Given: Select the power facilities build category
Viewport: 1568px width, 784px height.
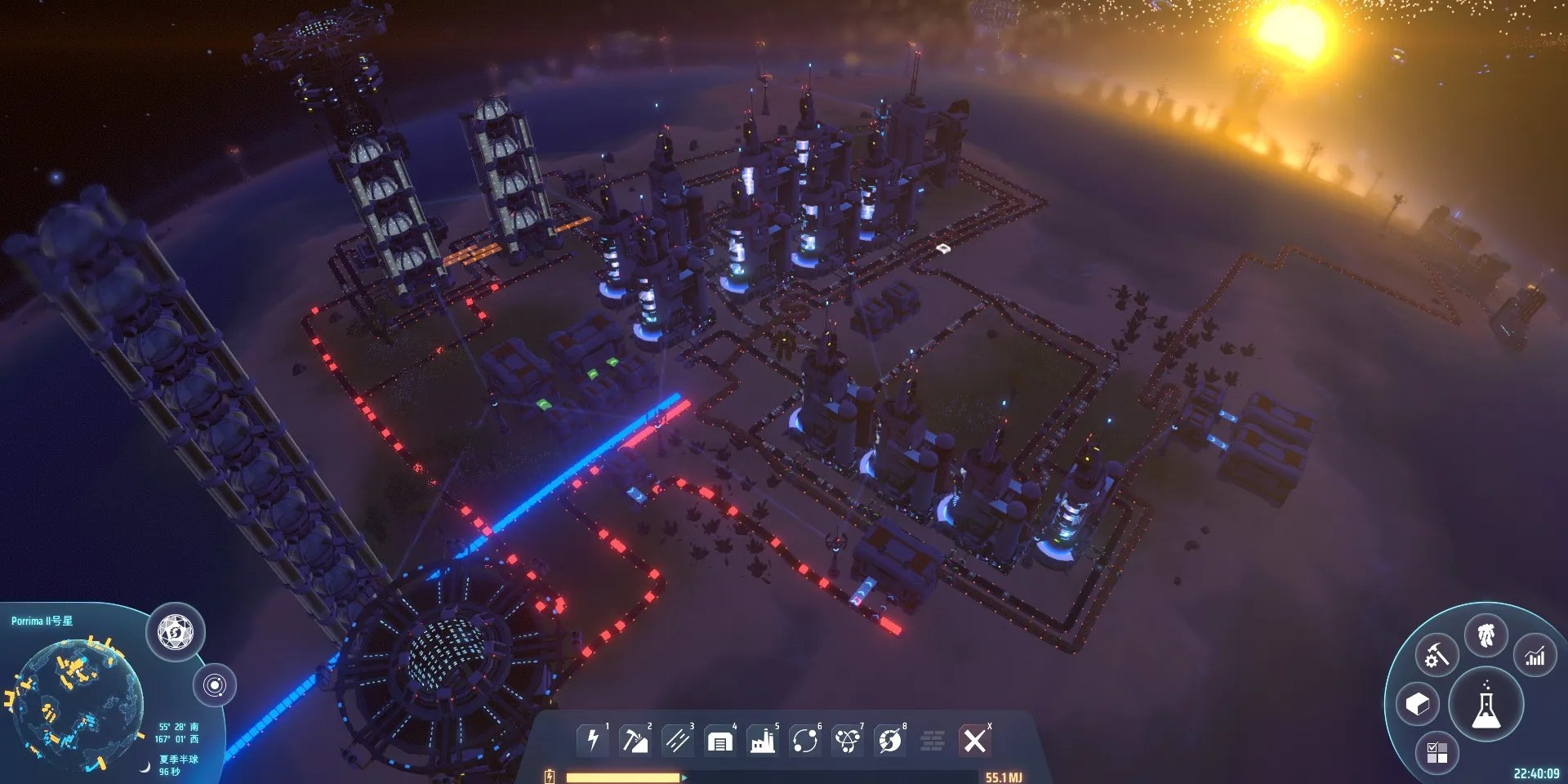Looking at the screenshot, I should coord(593,741).
